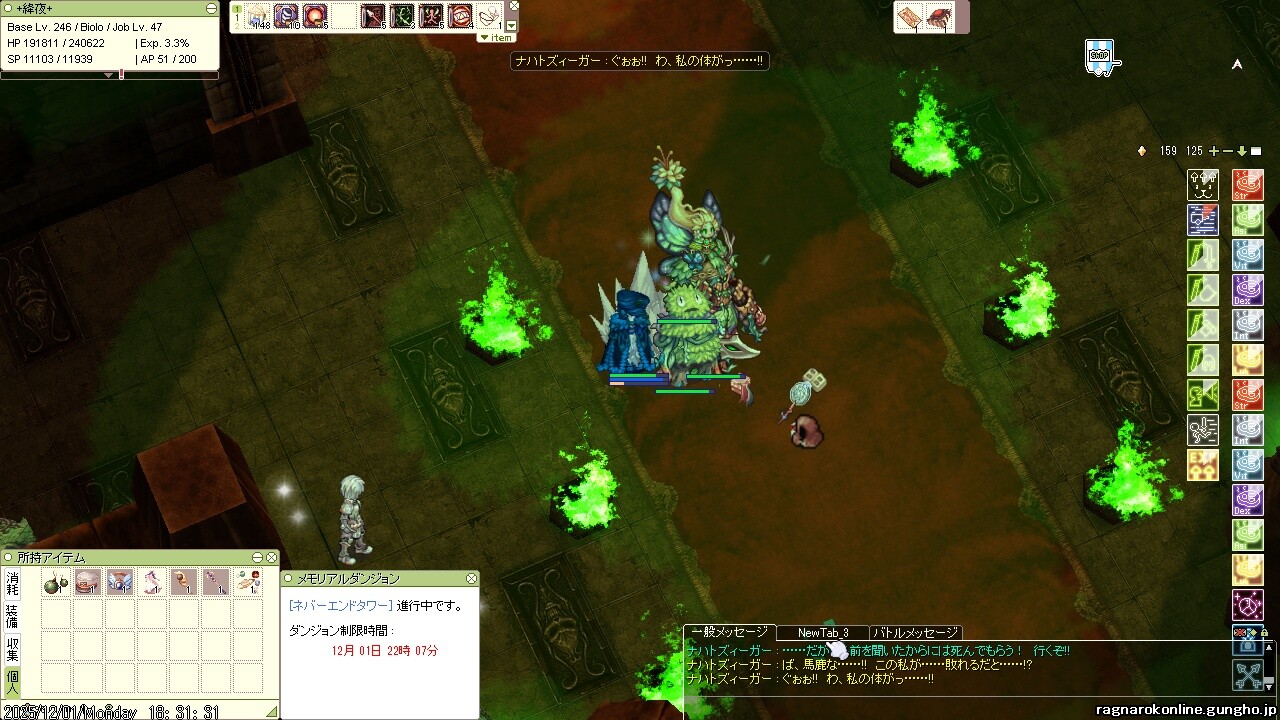Use the red orb skill on hotbar
The width and height of the screenshot is (1280, 720).
(x=316, y=16)
